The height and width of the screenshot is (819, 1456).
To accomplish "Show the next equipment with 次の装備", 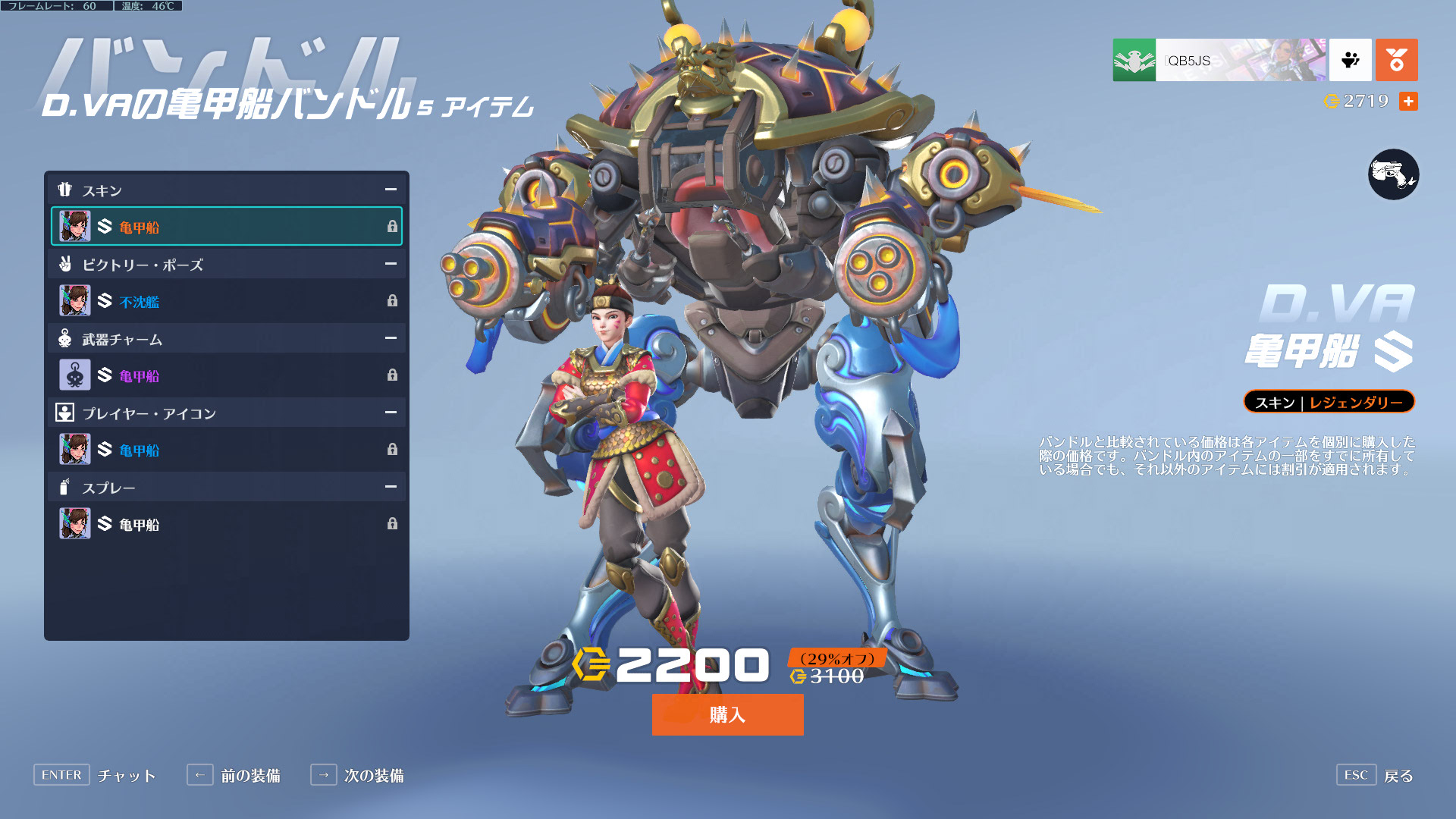I will click(x=358, y=775).
